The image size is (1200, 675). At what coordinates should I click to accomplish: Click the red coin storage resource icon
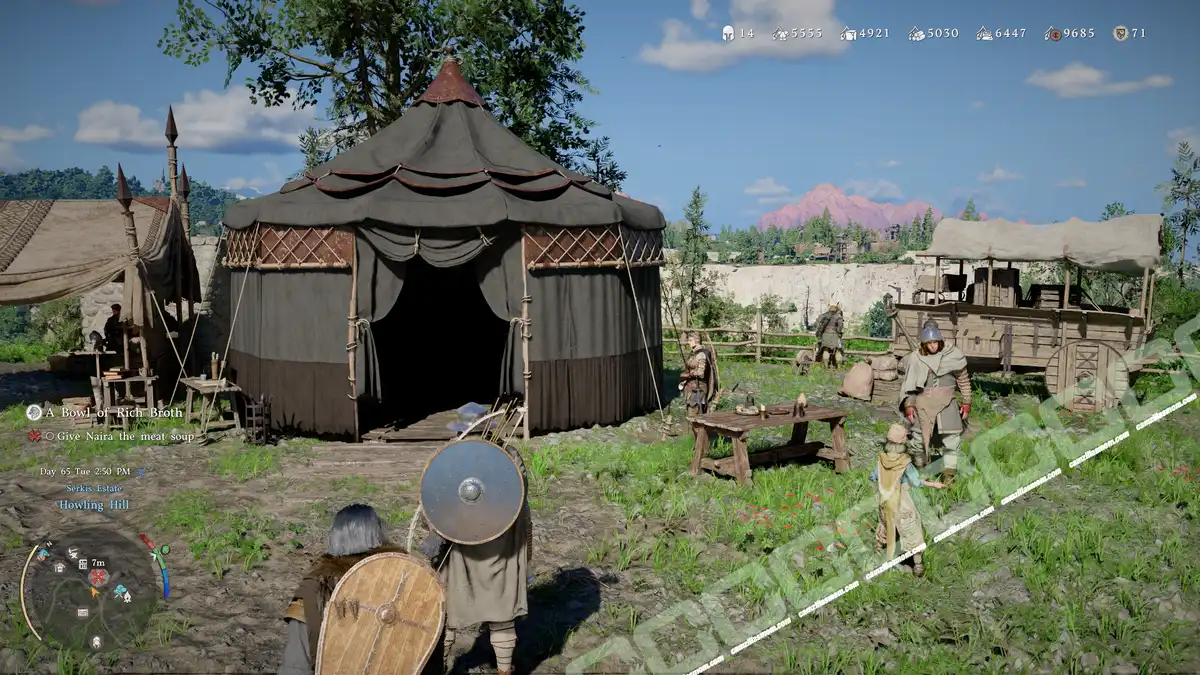click(x=1053, y=33)
